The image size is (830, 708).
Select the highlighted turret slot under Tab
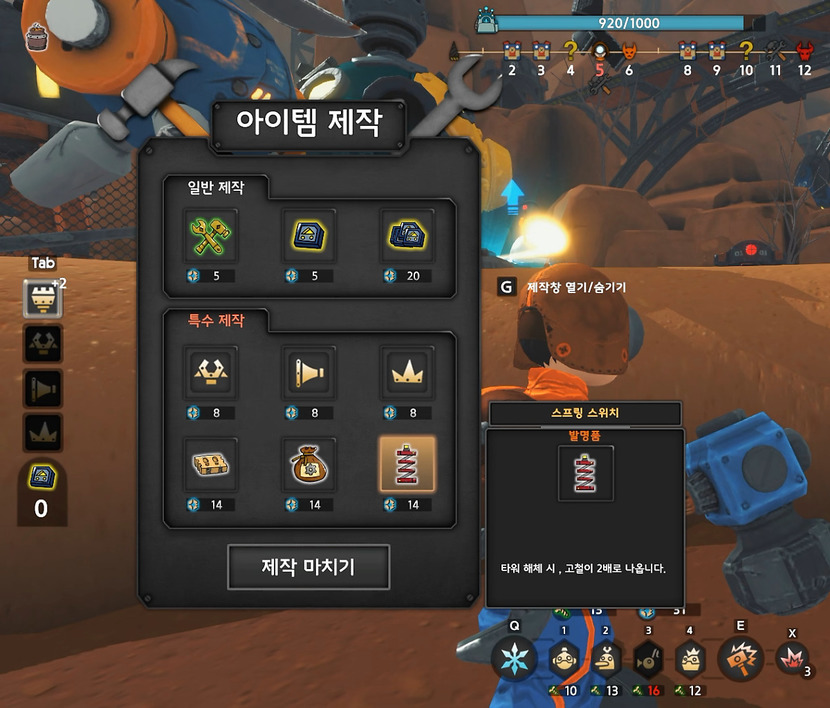[x=42, y=298]
